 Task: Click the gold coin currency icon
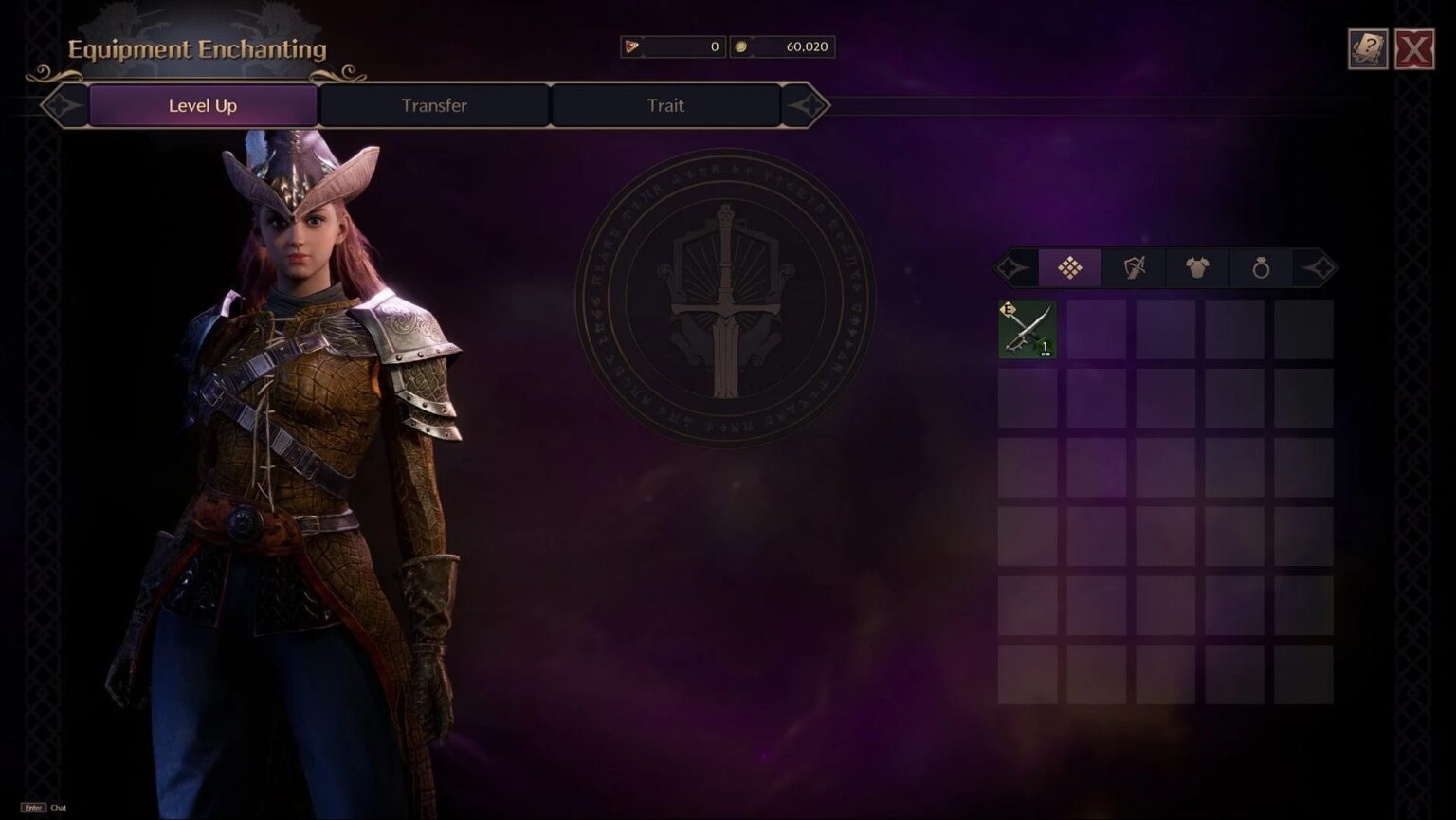(x=741, y=46)
